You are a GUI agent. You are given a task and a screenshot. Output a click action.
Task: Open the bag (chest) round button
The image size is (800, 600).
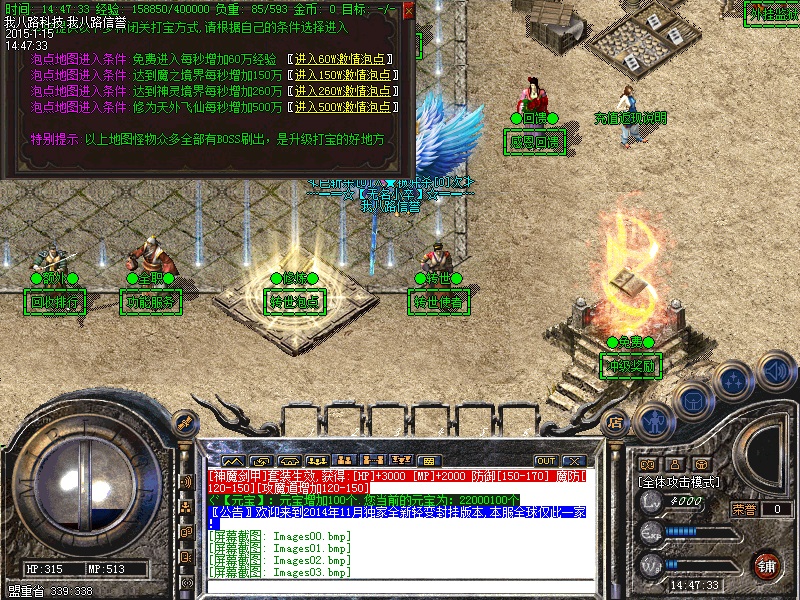click(694, 401)
